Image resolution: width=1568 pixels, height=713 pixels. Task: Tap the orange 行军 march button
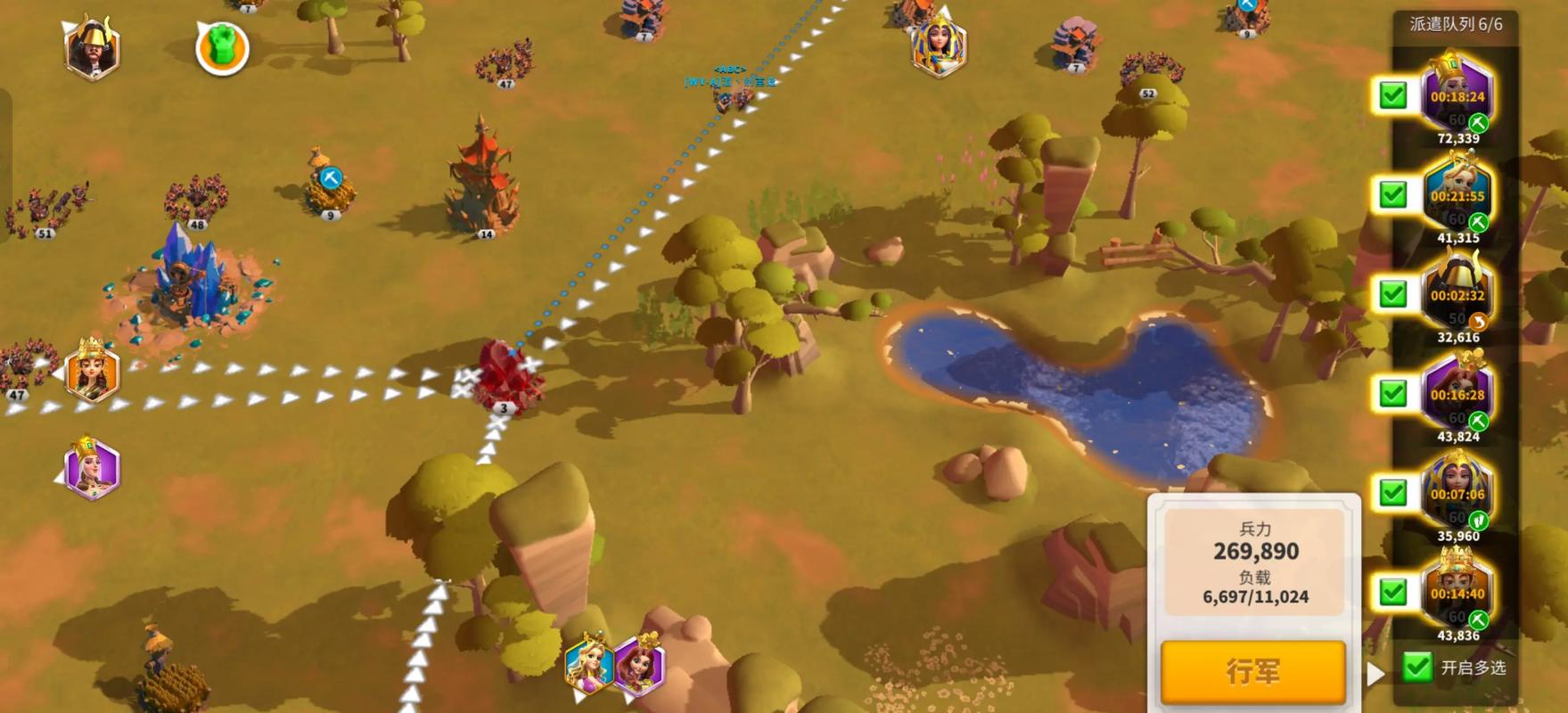[x=1252, y=671]
